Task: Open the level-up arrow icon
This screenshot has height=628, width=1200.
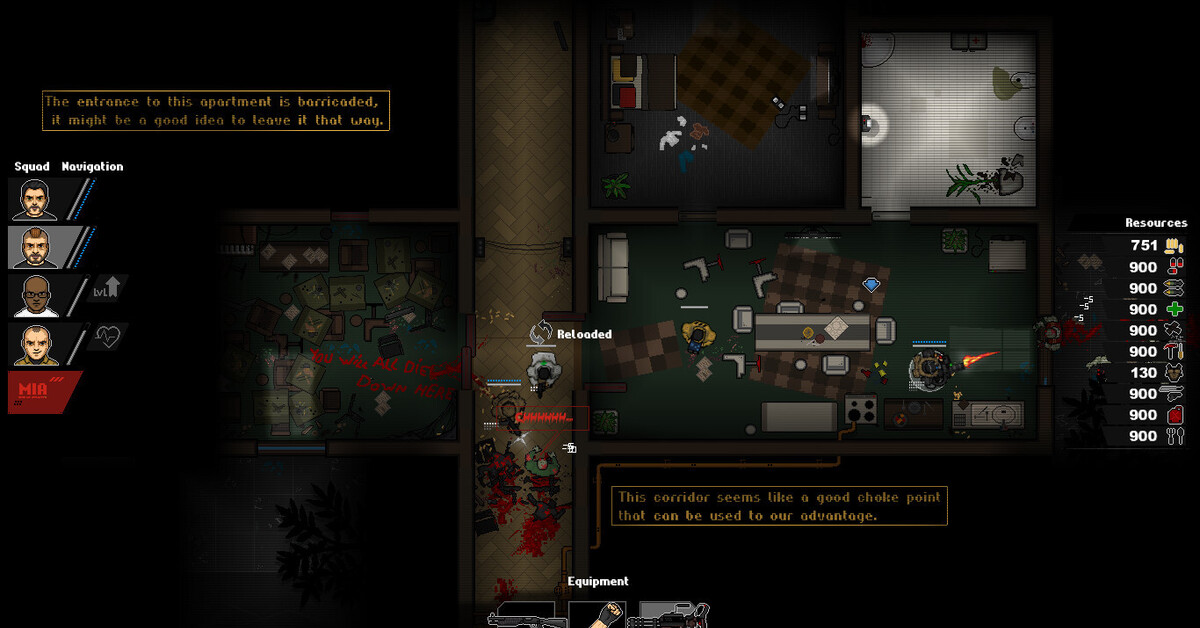Action: [107, 290]
